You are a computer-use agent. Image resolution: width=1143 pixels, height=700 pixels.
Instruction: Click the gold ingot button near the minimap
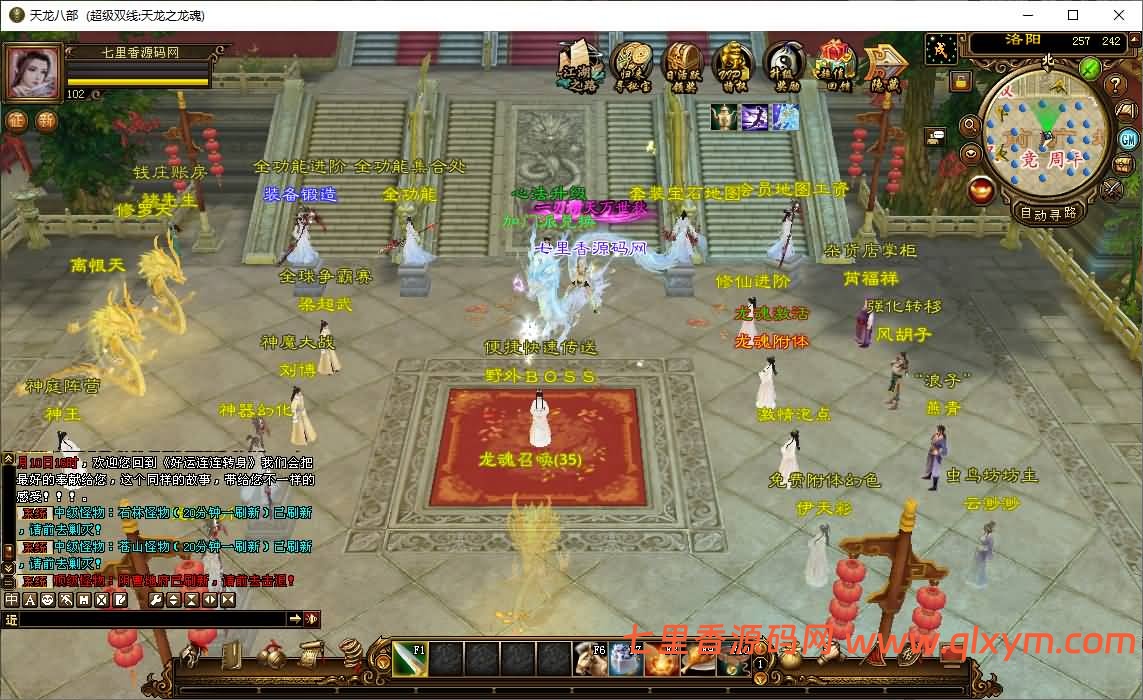pyautogui.click(x=981, y=189)
